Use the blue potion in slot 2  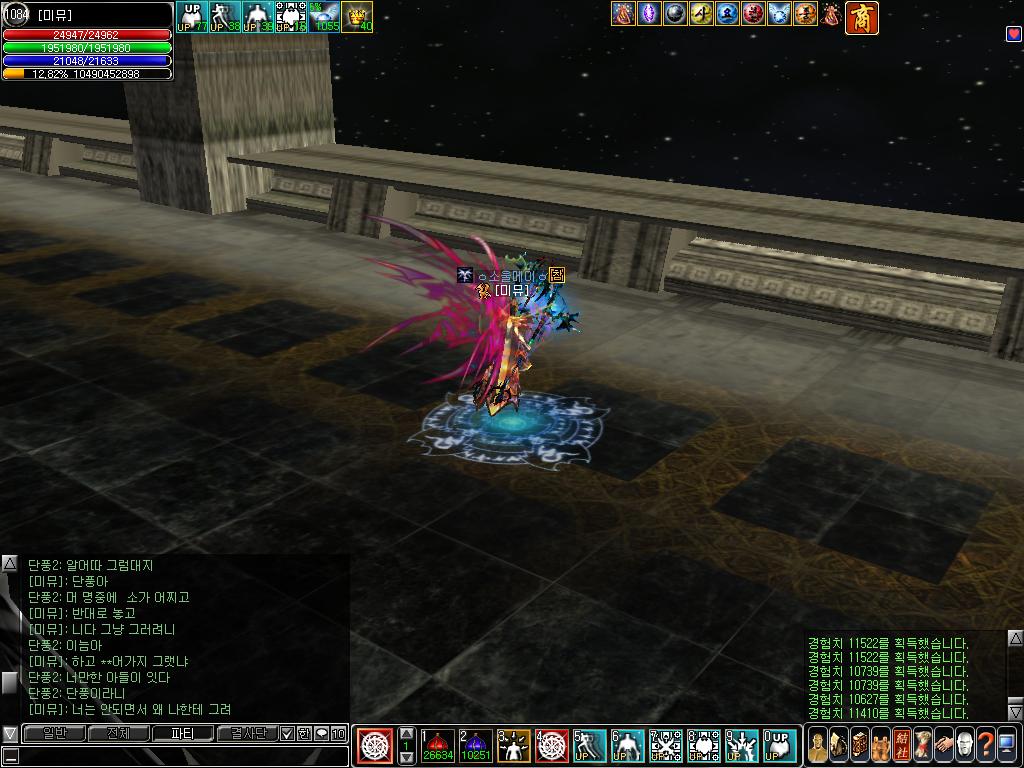475,746
